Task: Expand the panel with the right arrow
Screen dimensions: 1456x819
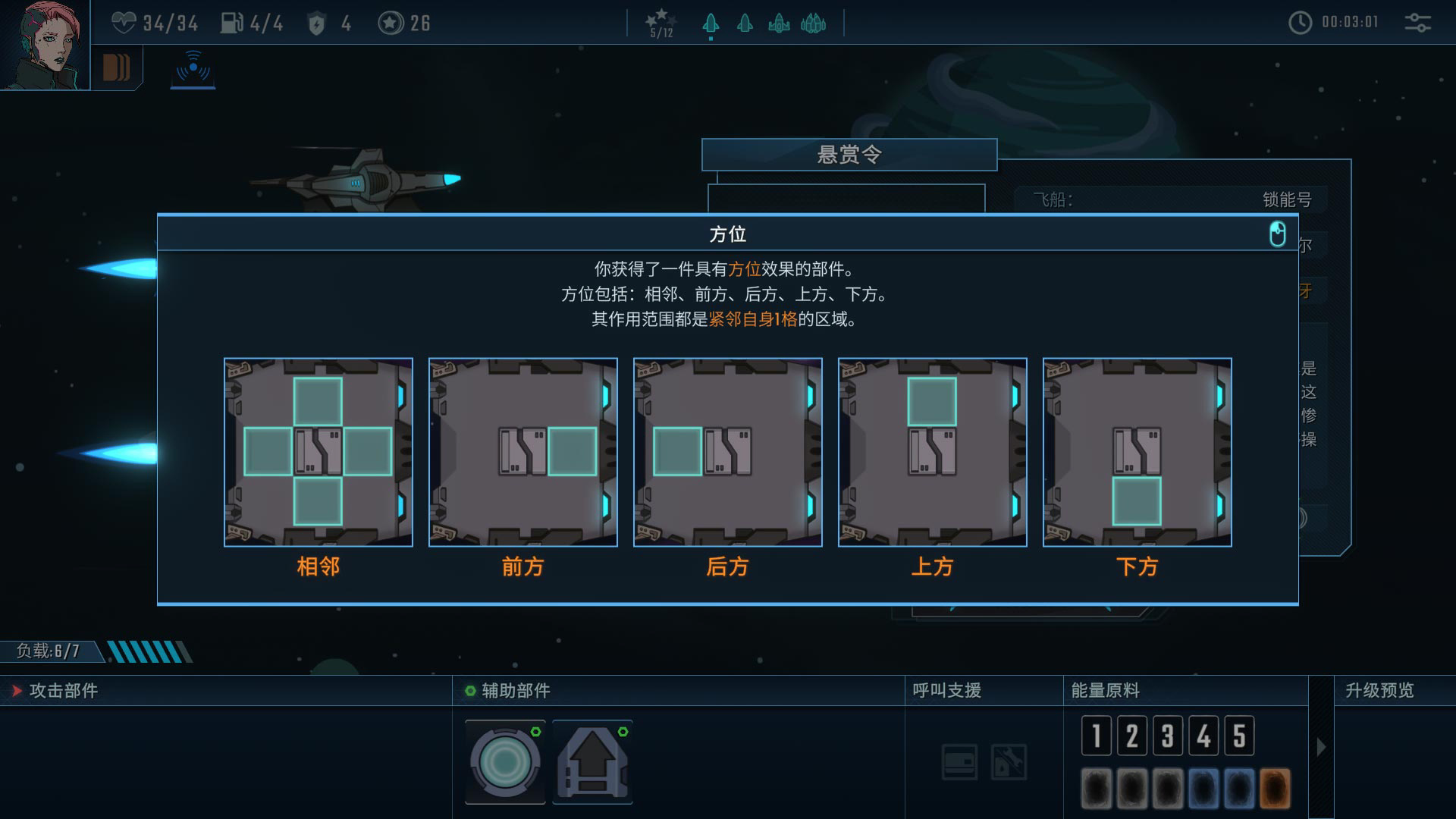Action: point(1321,747)
